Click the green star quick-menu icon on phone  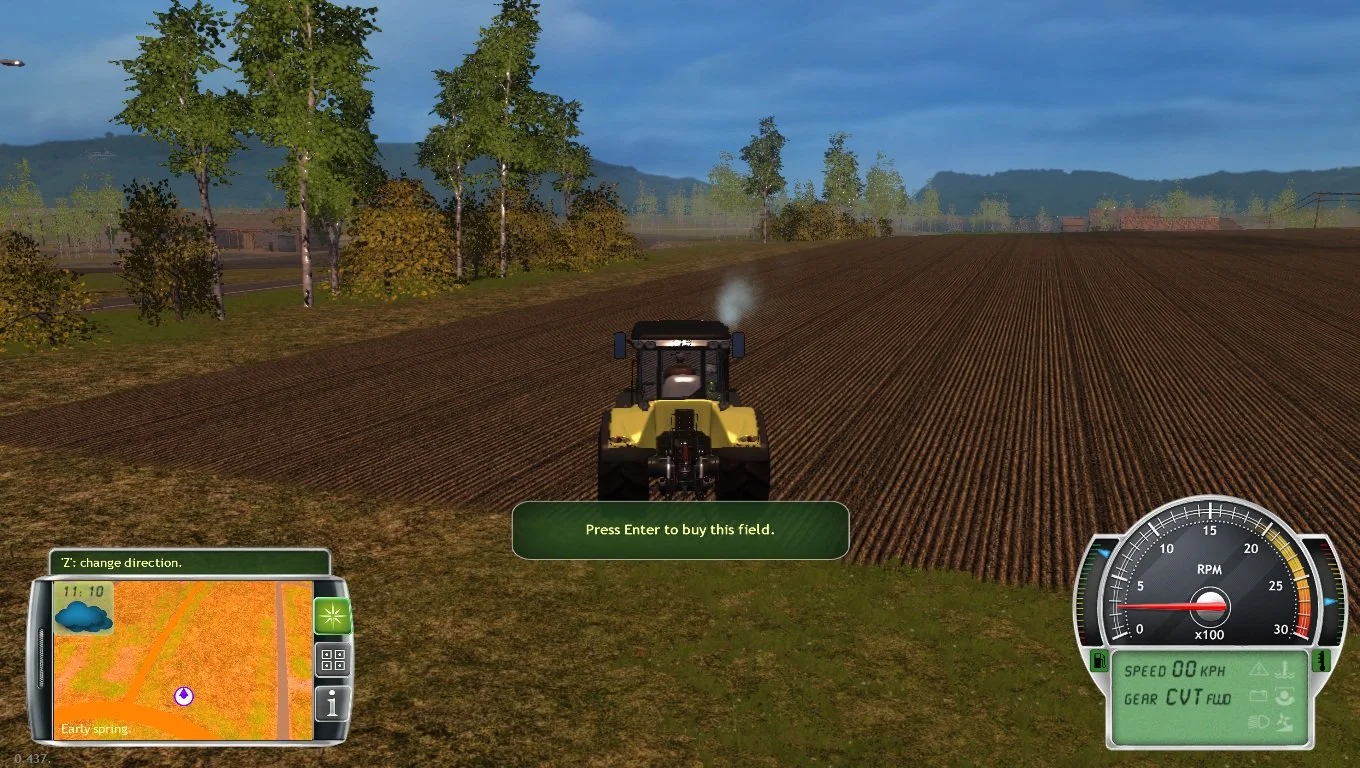pyautogui.click(x=332, y=614)
